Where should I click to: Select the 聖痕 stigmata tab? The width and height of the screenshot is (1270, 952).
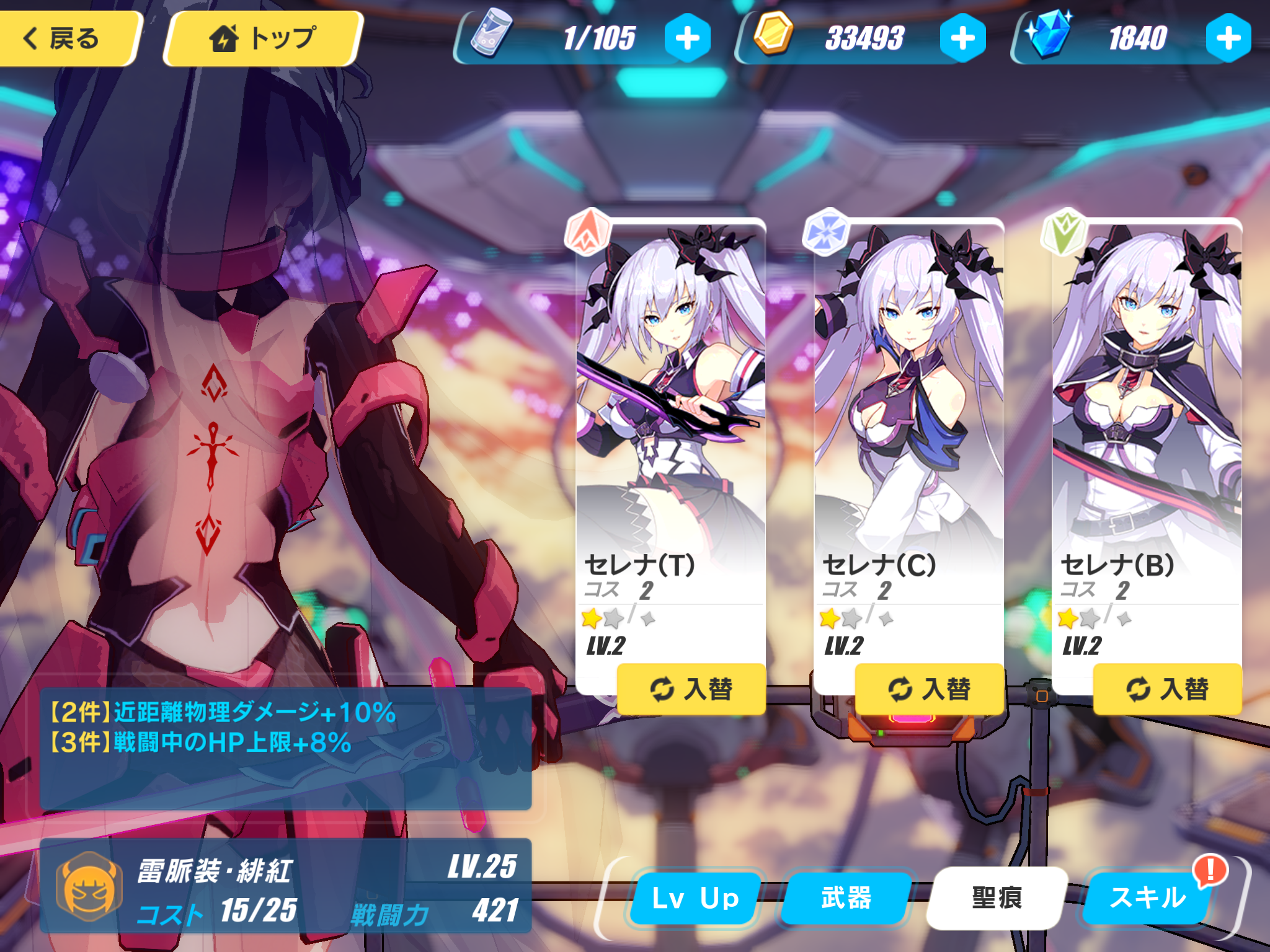997,898
